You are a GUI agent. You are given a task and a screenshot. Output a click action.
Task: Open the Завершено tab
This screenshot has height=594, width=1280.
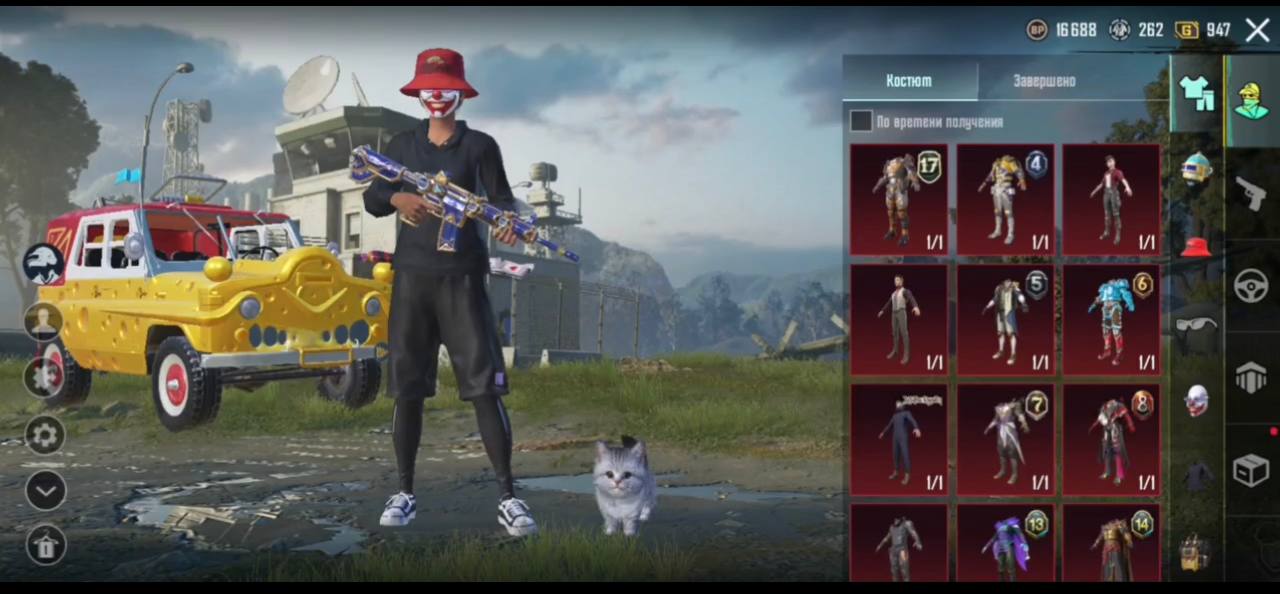1044,80
